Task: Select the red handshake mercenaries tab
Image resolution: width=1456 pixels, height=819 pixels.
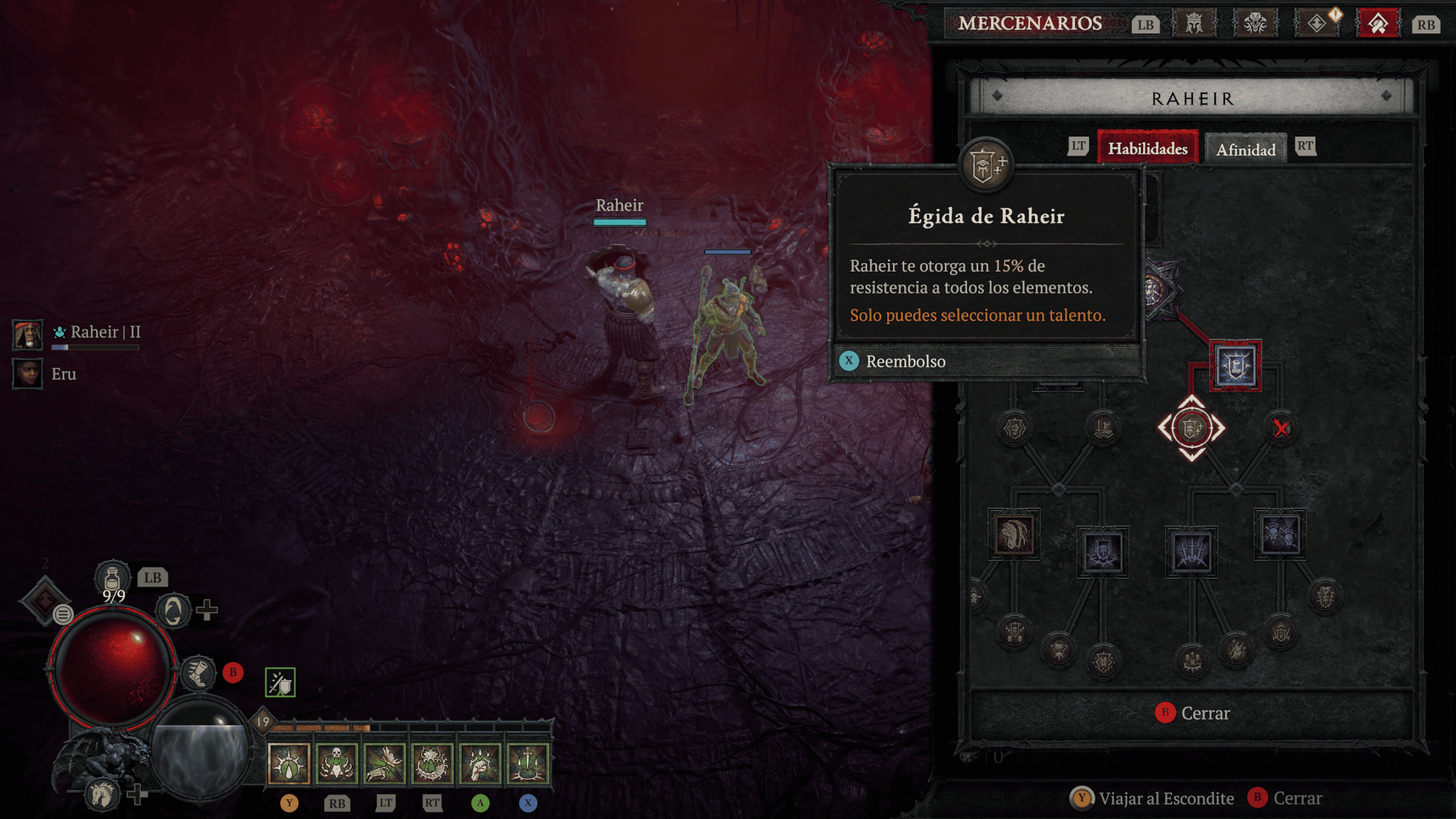Action: coord(1378,24)
